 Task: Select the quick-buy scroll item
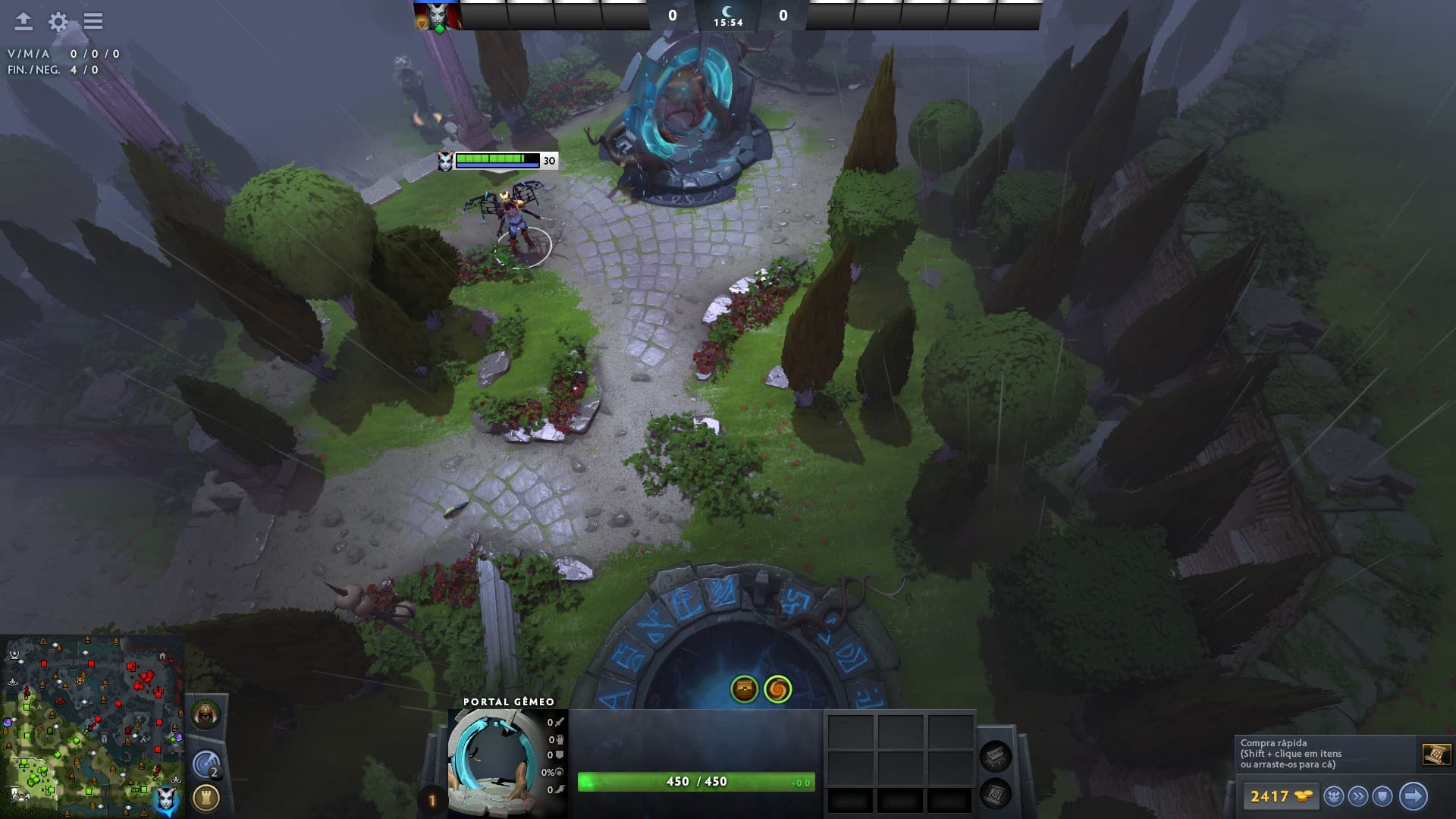tap(1436, 755)
